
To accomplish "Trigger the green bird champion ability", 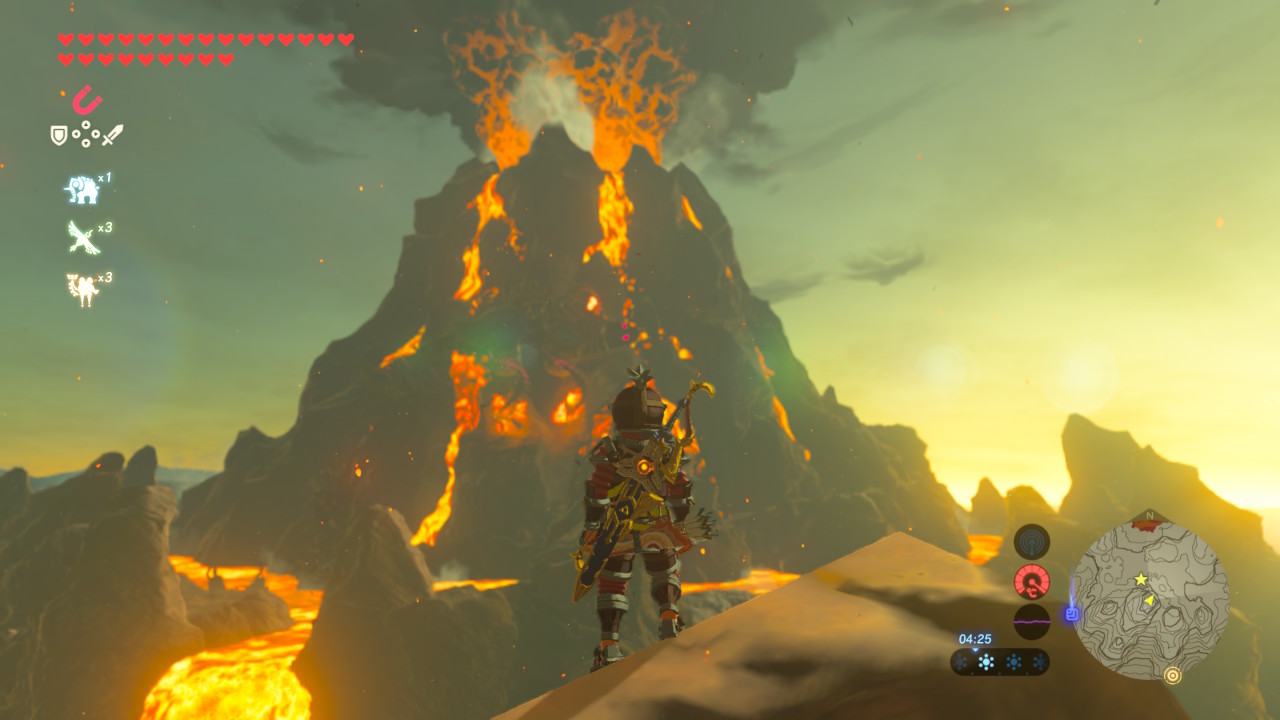I will 81,237.
